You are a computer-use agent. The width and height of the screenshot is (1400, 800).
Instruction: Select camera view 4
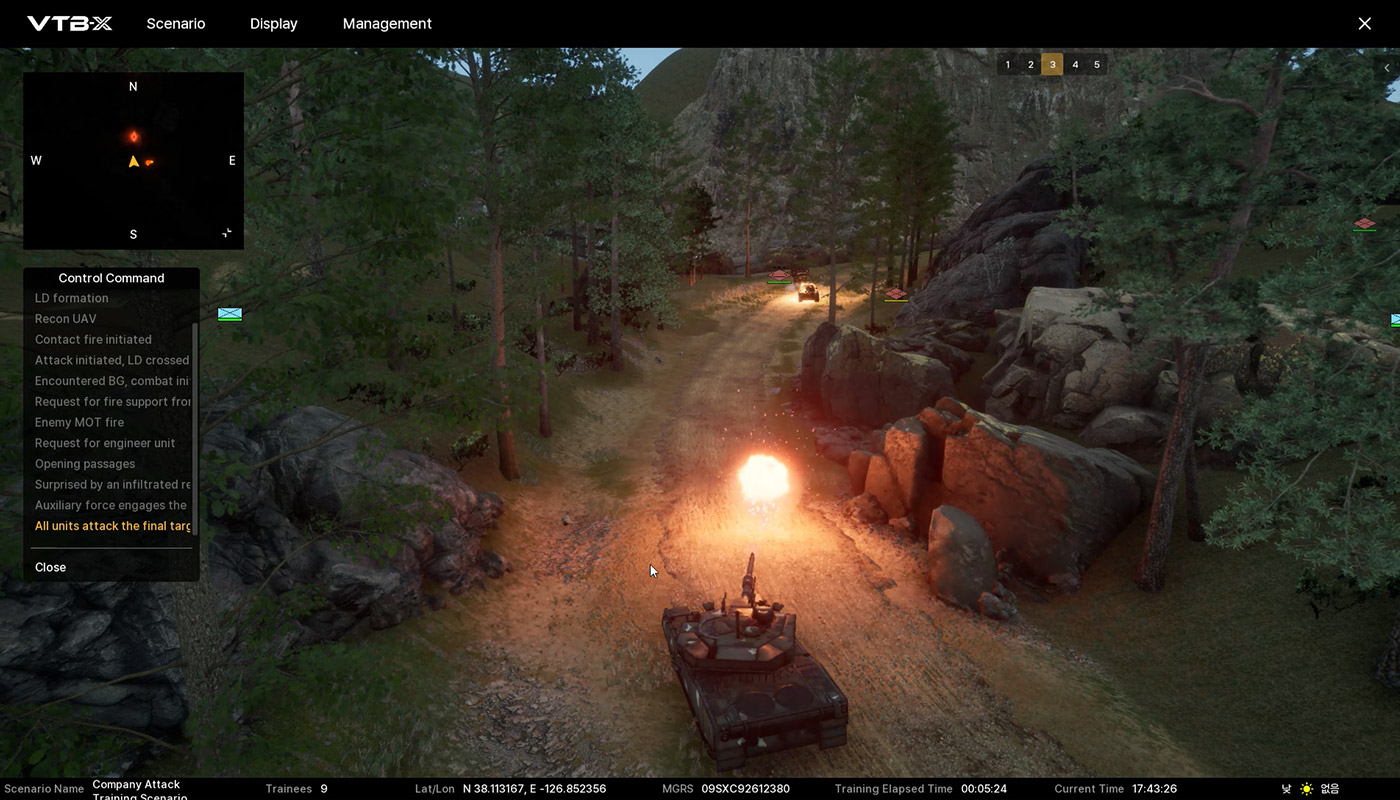(1075, 65)
